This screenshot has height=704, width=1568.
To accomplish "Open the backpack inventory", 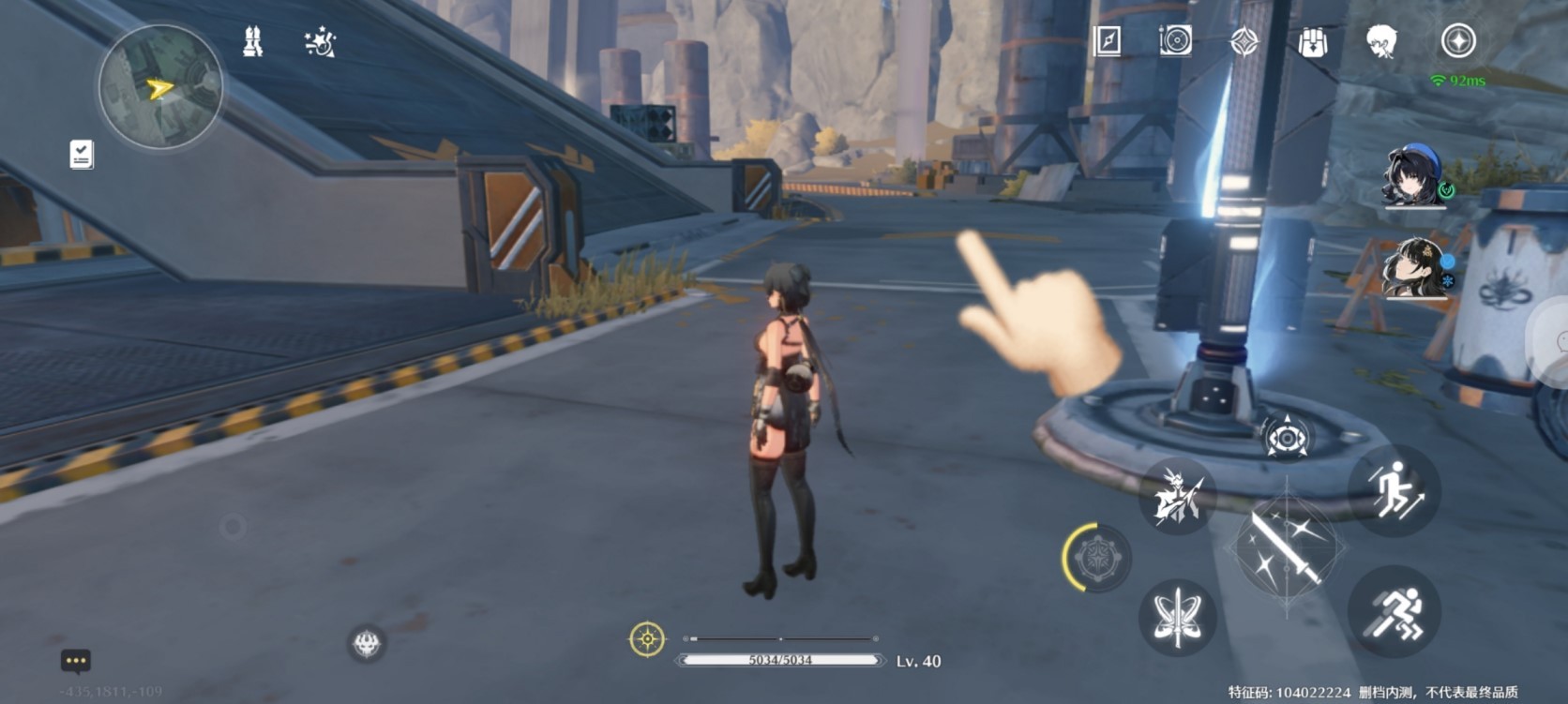I will [1313, 42].
